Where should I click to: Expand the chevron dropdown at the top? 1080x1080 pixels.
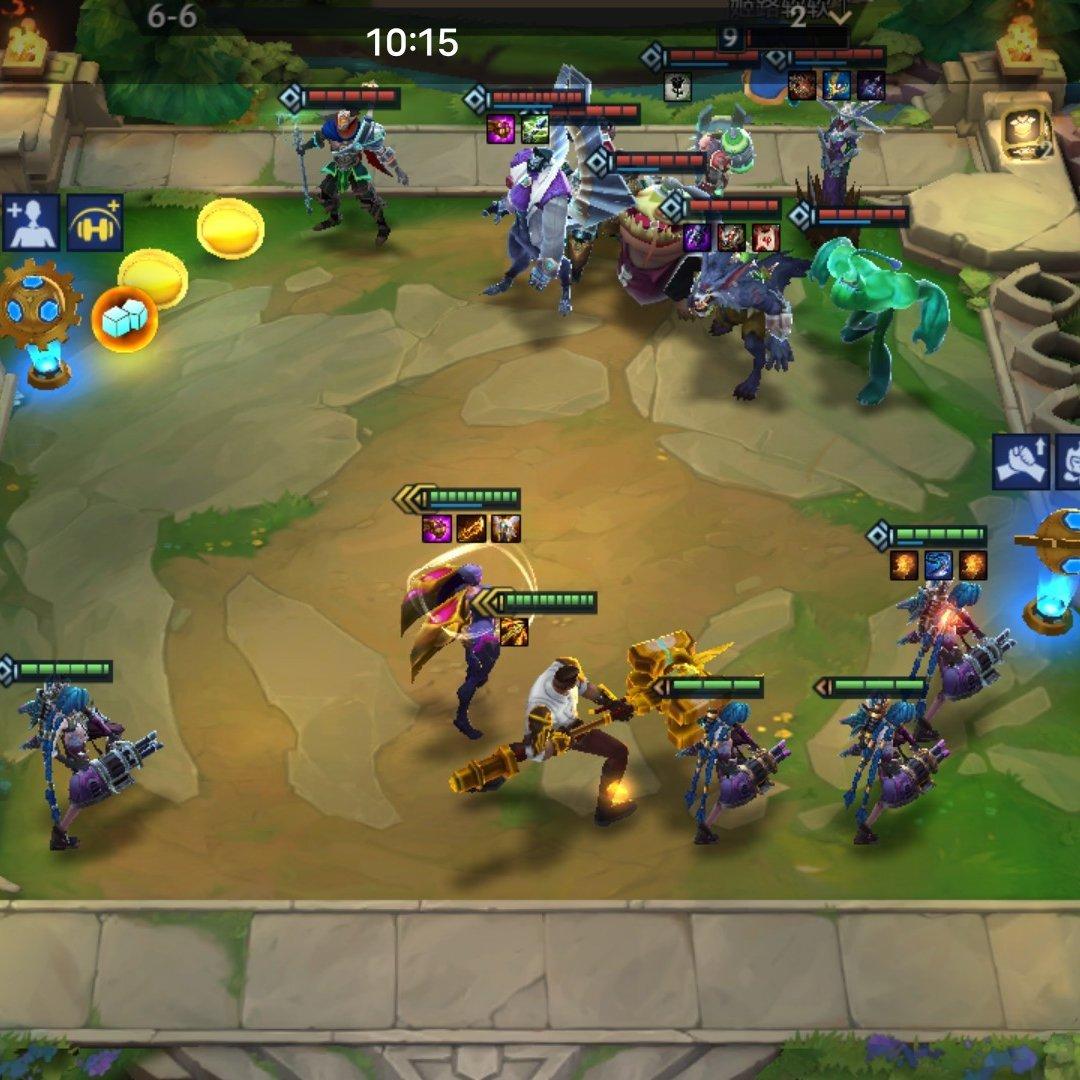838,17
